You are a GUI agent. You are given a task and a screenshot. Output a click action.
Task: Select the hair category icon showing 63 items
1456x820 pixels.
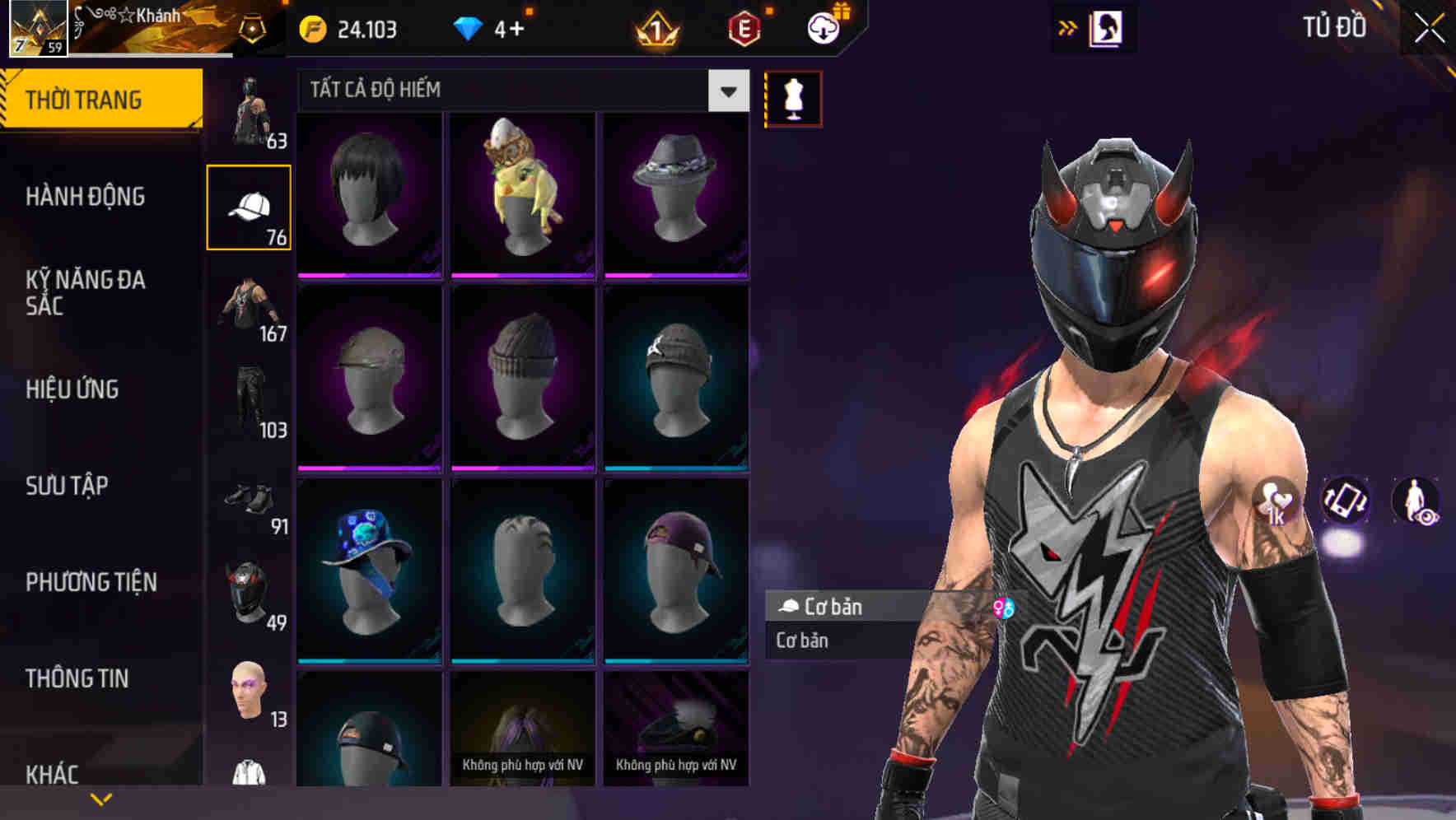pos(250,107)
